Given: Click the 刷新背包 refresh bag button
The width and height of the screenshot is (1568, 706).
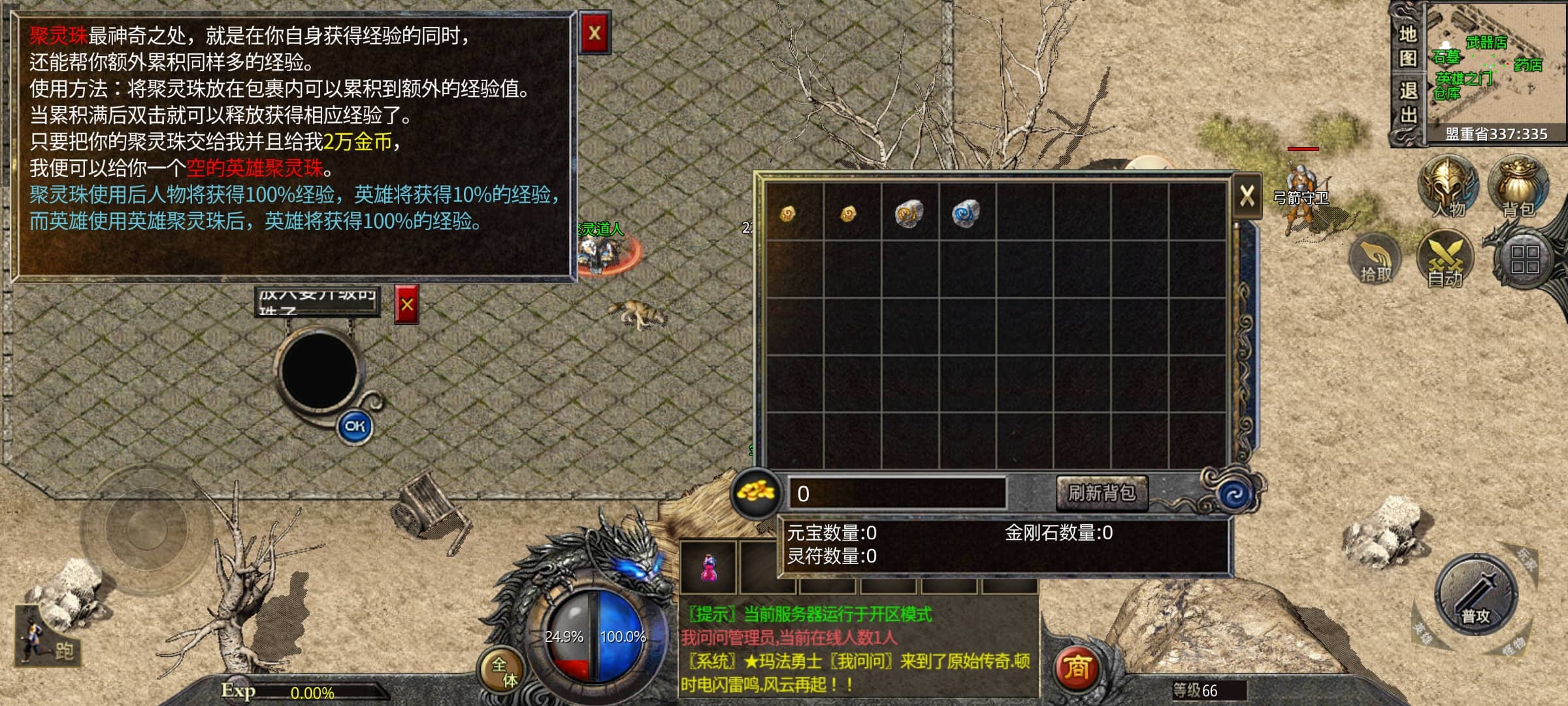Looking at the screenshot, I should 1102,493.
